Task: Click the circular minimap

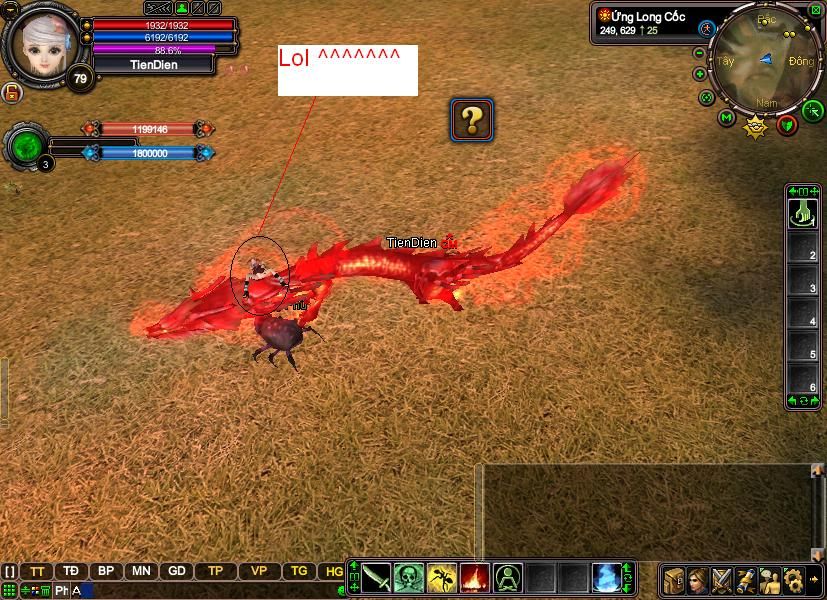Action: [x=767, y=60]
